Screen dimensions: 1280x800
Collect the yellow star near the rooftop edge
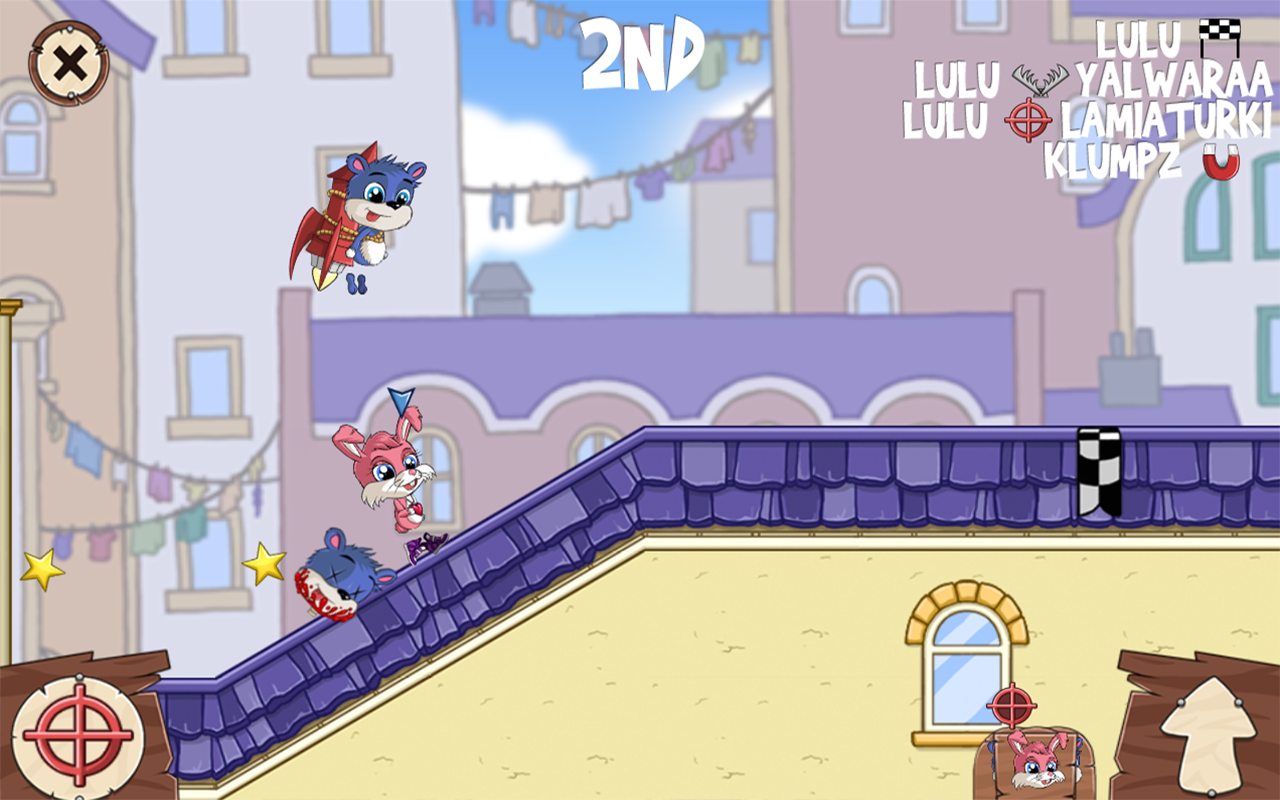coord(266,563)
